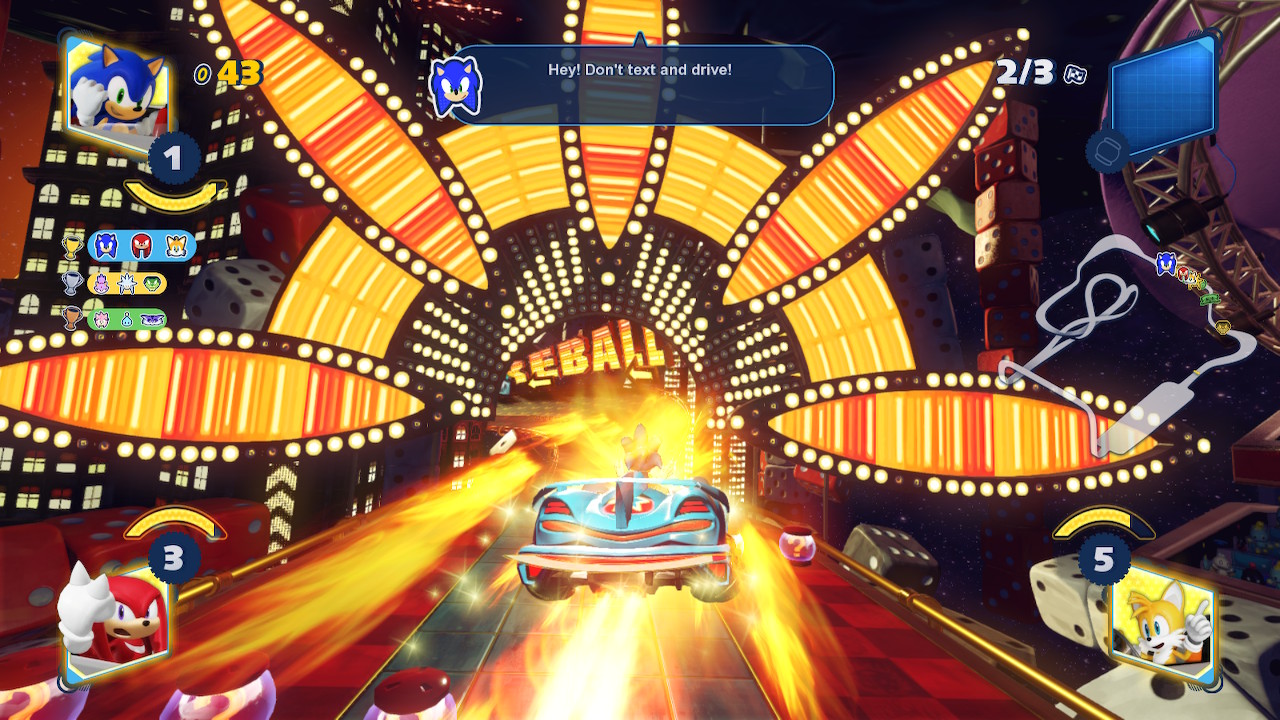The image size is (1280, 720).
Task: Click the team ultimate meter under Sonic's portrait
Action: click(x=175, y=193)
